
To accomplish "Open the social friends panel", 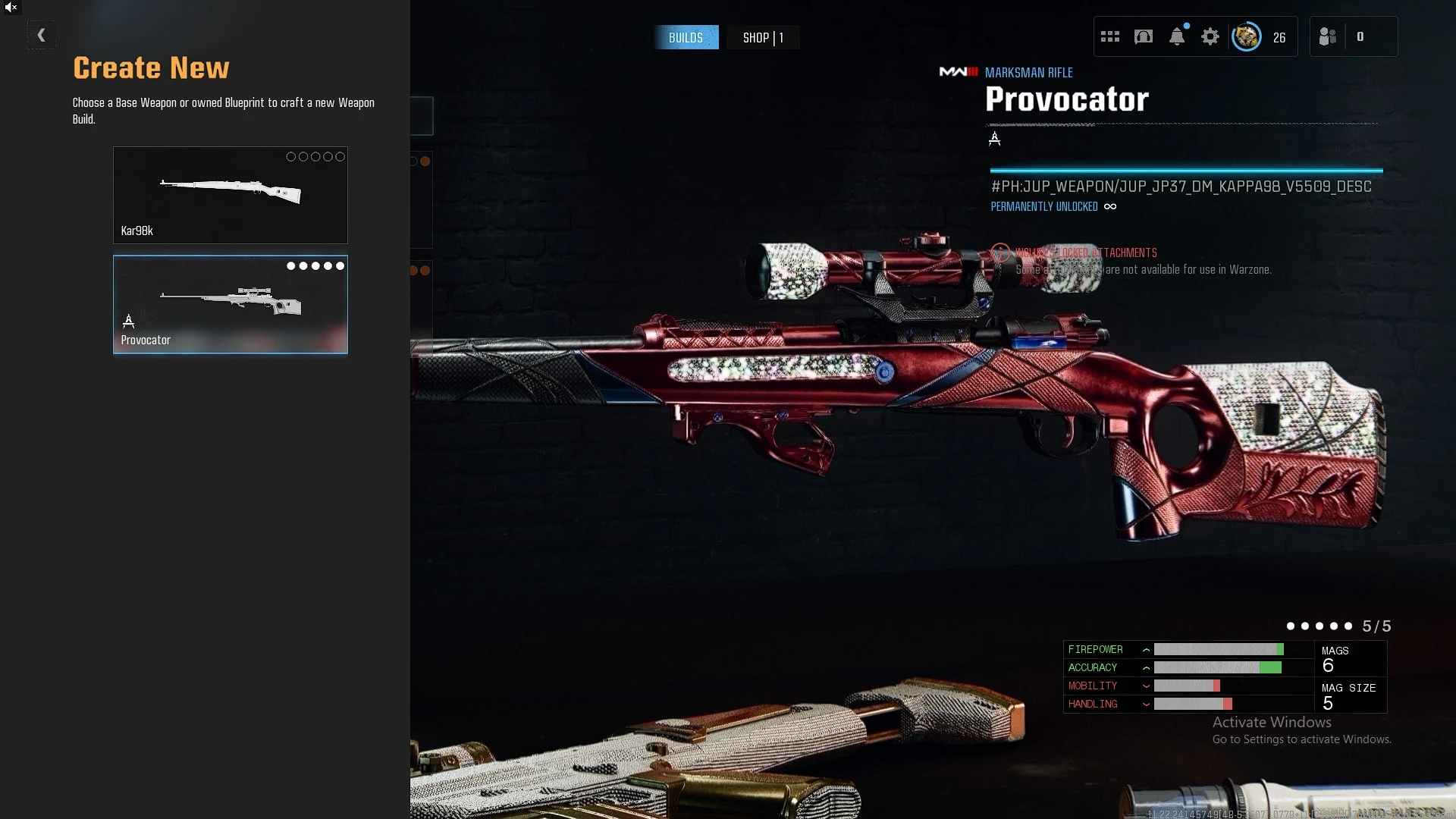I will [1328, 36].
